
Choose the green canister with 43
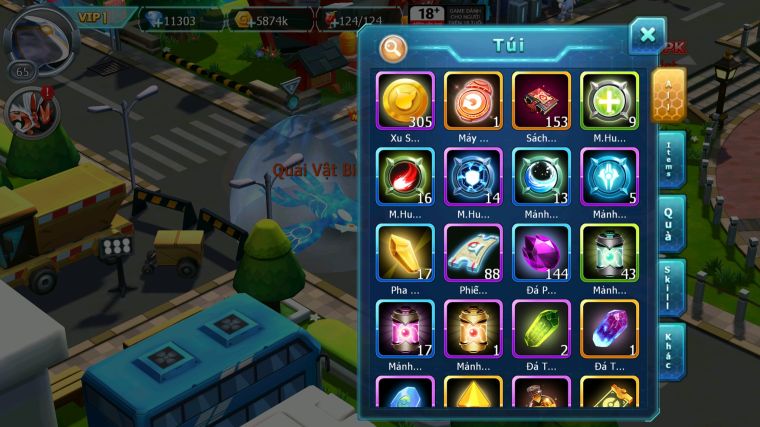[609, 252]
